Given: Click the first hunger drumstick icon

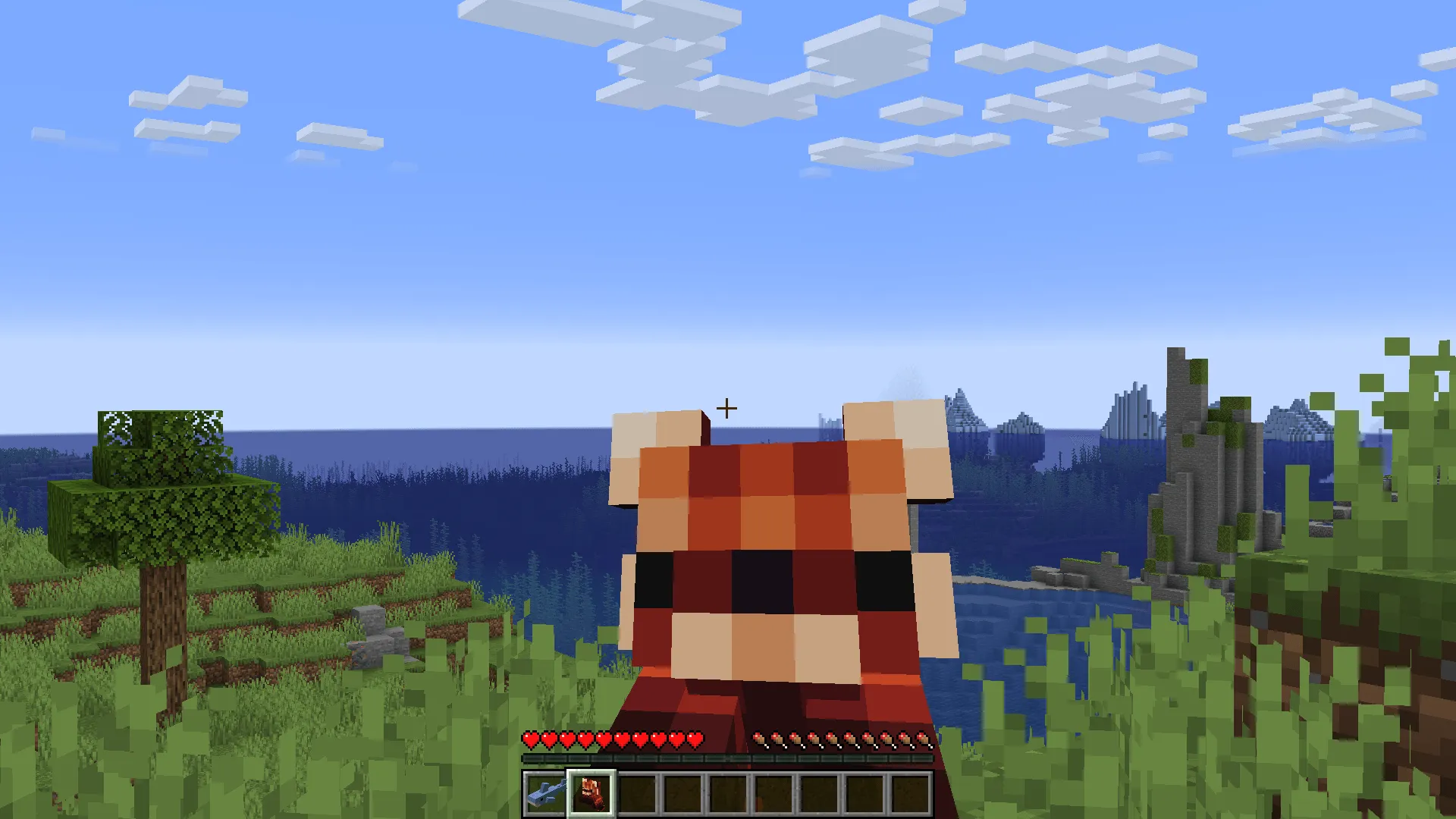Looking at the screenshot, I should [x=759, y=737].
